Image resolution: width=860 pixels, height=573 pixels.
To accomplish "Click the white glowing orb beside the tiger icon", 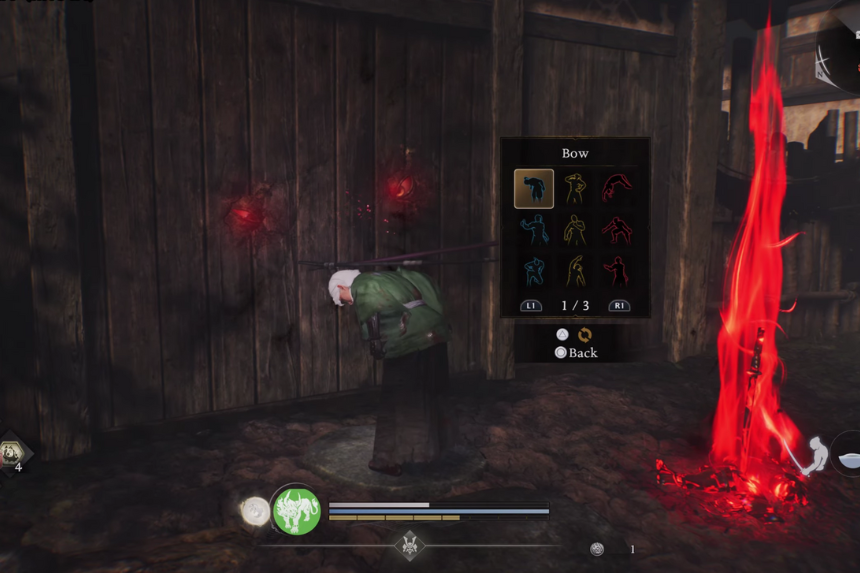I will pos(256,511).
